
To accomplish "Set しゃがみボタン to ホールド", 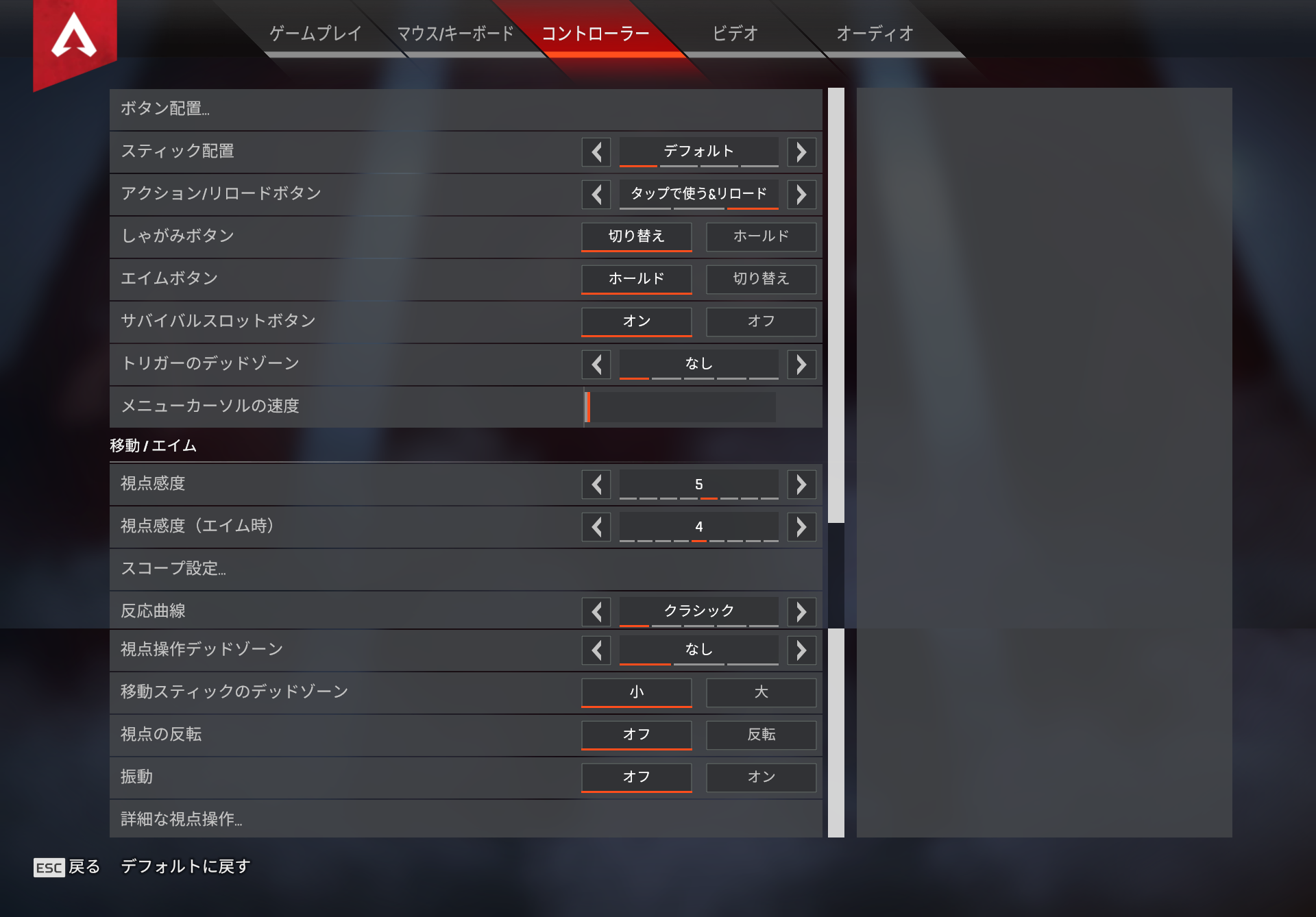I will 761,236.
